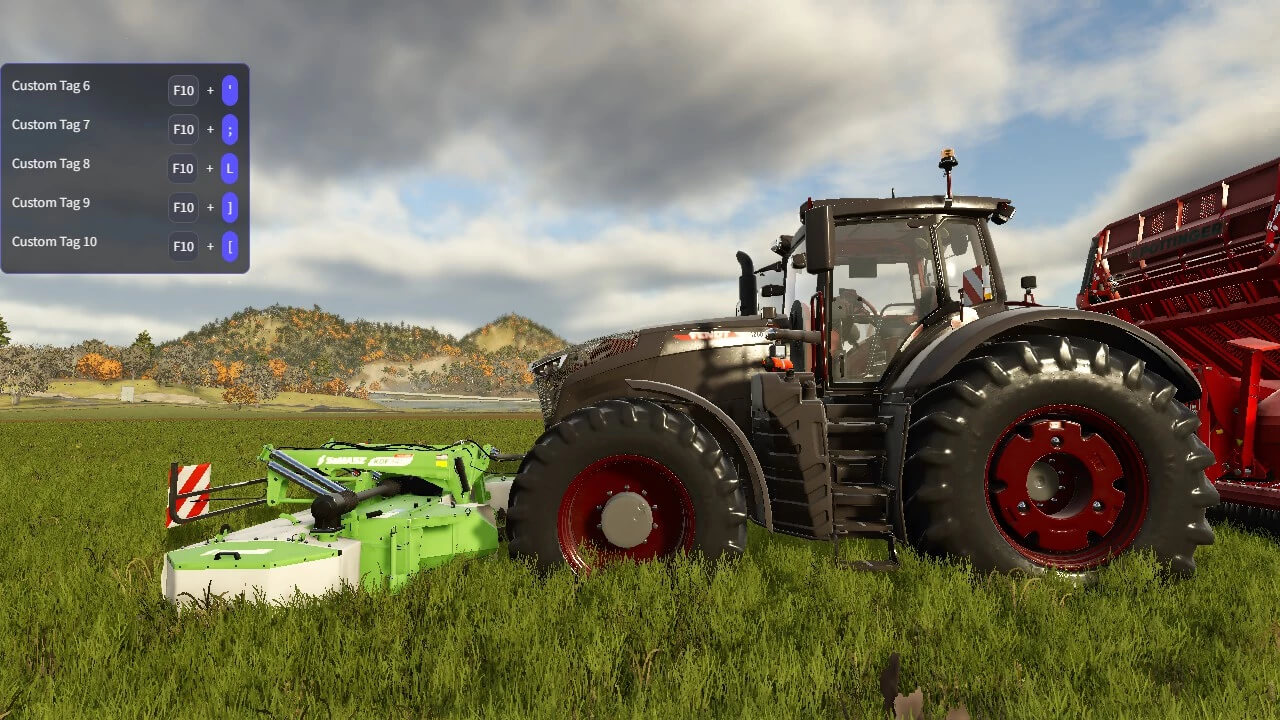Click the F10 key badge for Custom Tag 6
Viewport: 1280px width, 720px height.
[x=183, y=90]
